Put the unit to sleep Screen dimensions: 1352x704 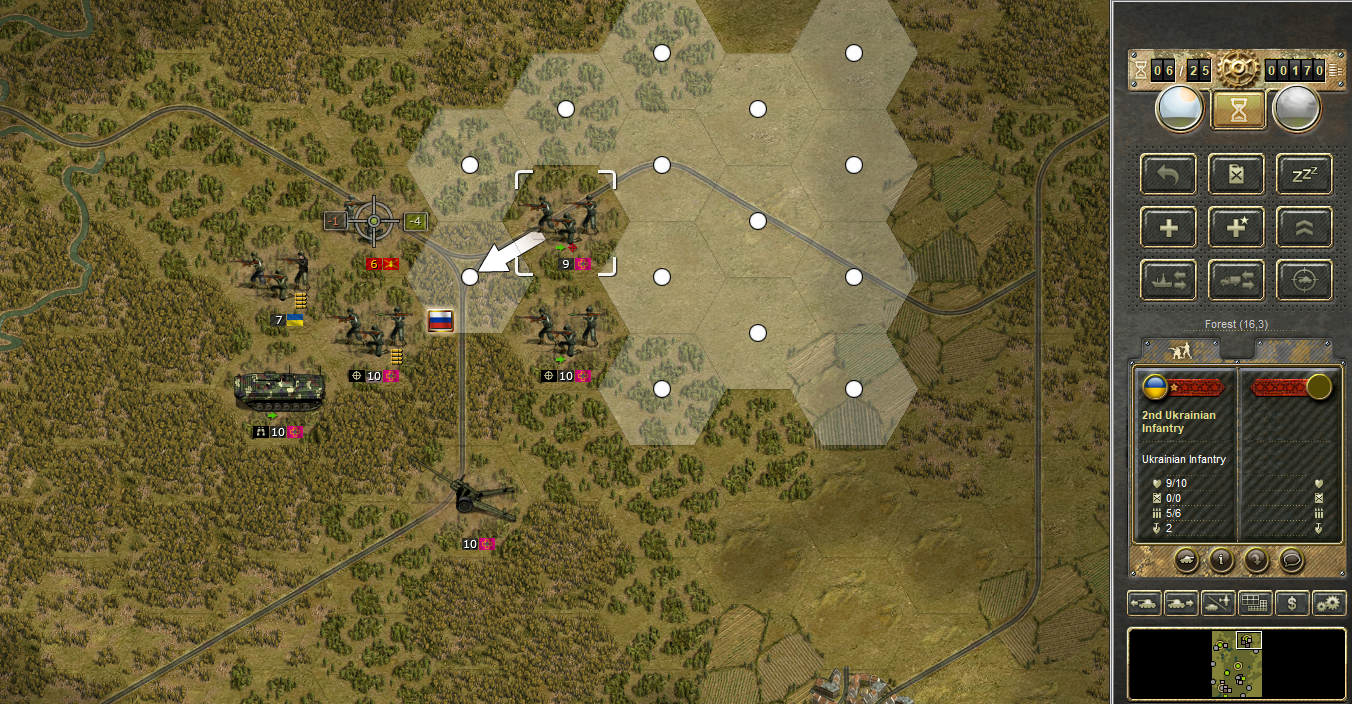1304,174
